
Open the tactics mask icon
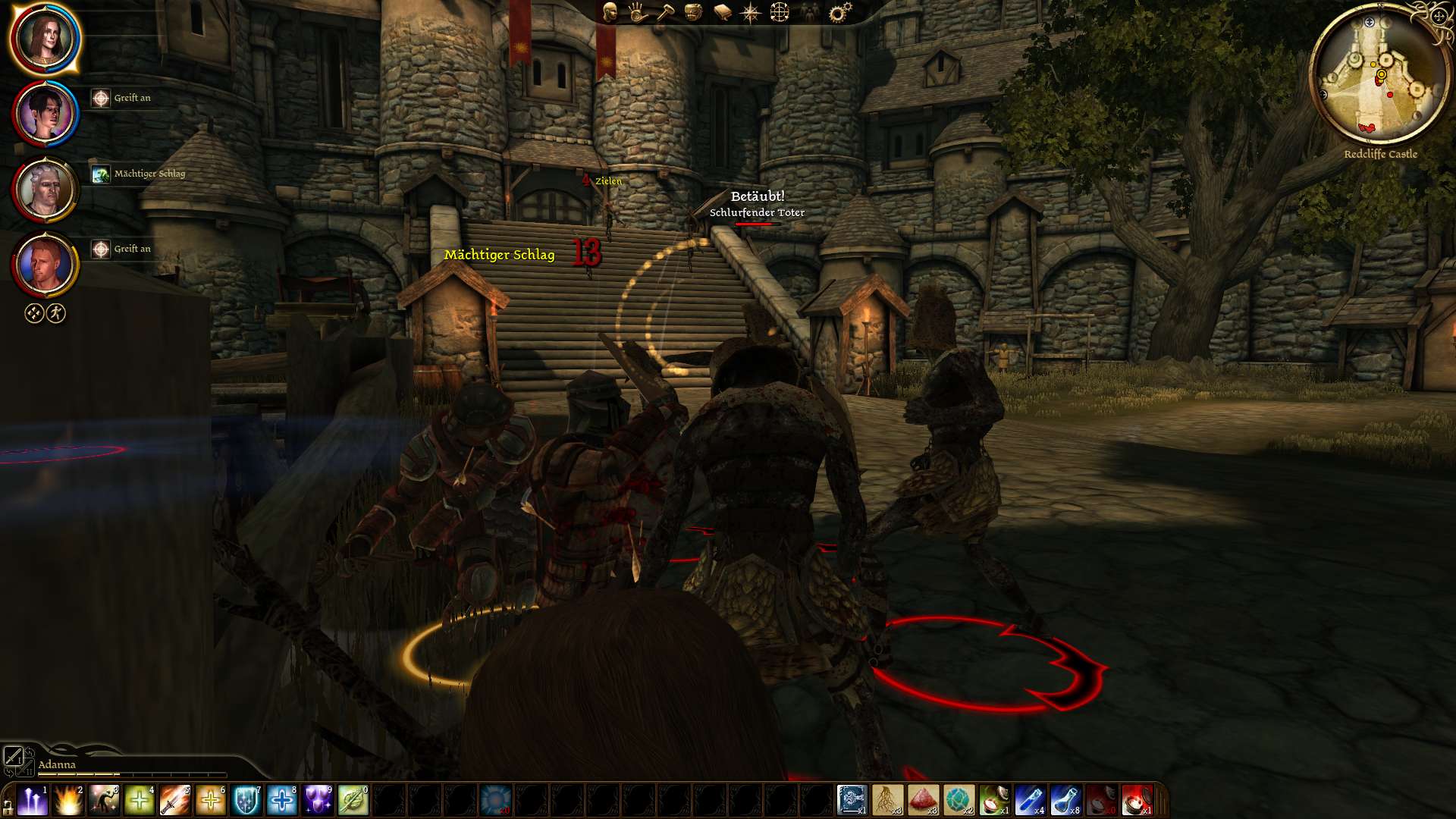coord(692,12)
